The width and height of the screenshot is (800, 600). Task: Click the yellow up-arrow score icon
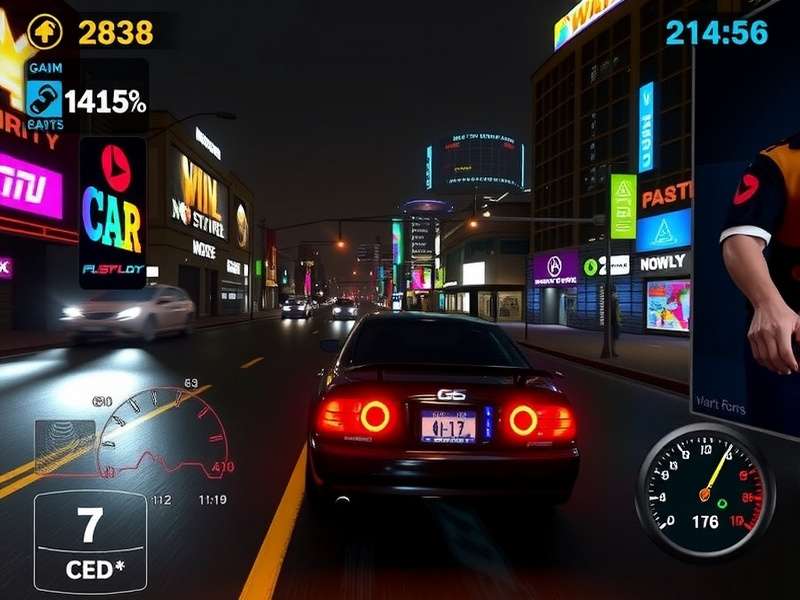pyautogui.click(x=44, y=32)
